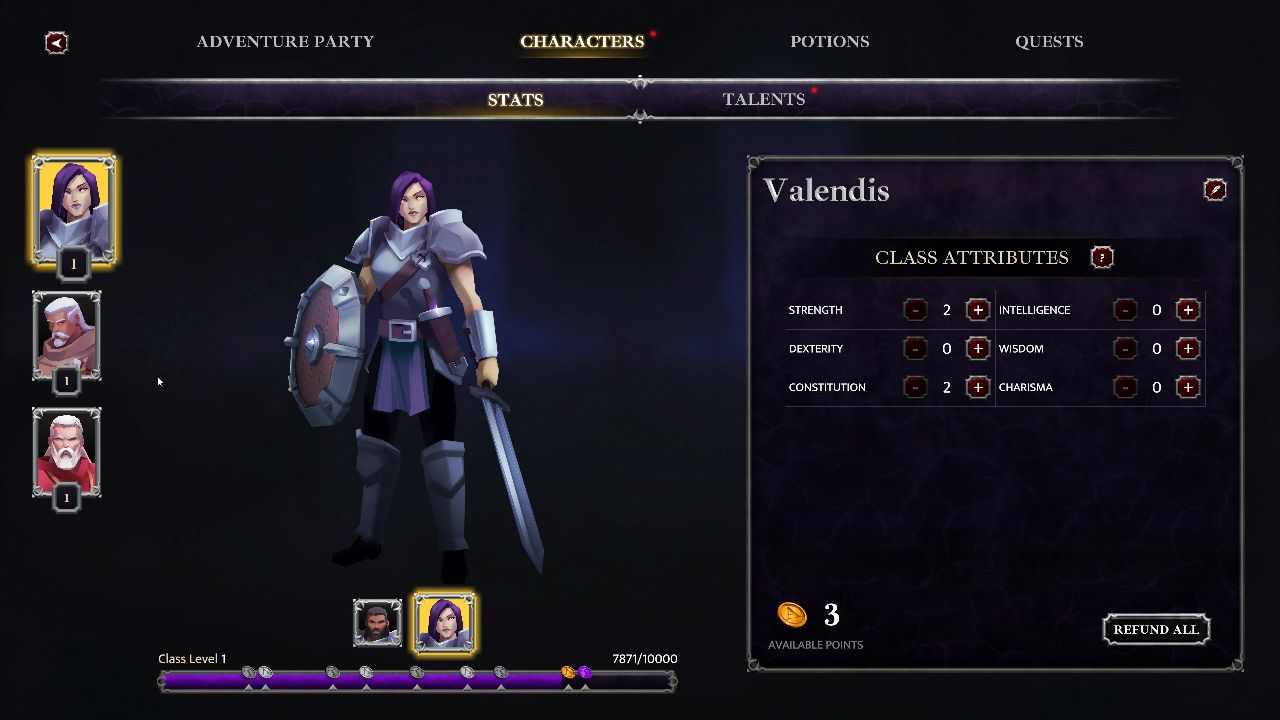The height and width of the screenshot is (720, 1280).
Task: Open the Class Attributes help icon
Action: 1101,257
